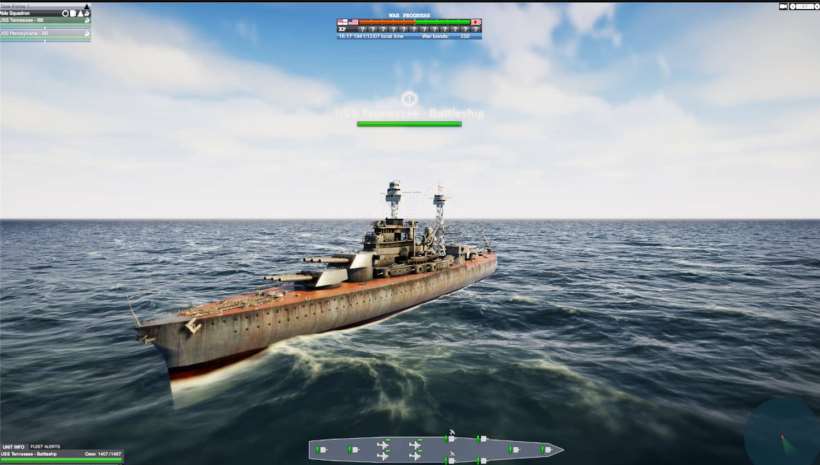
Task: Collapse the task force list arrow
Action: (86, 6)
